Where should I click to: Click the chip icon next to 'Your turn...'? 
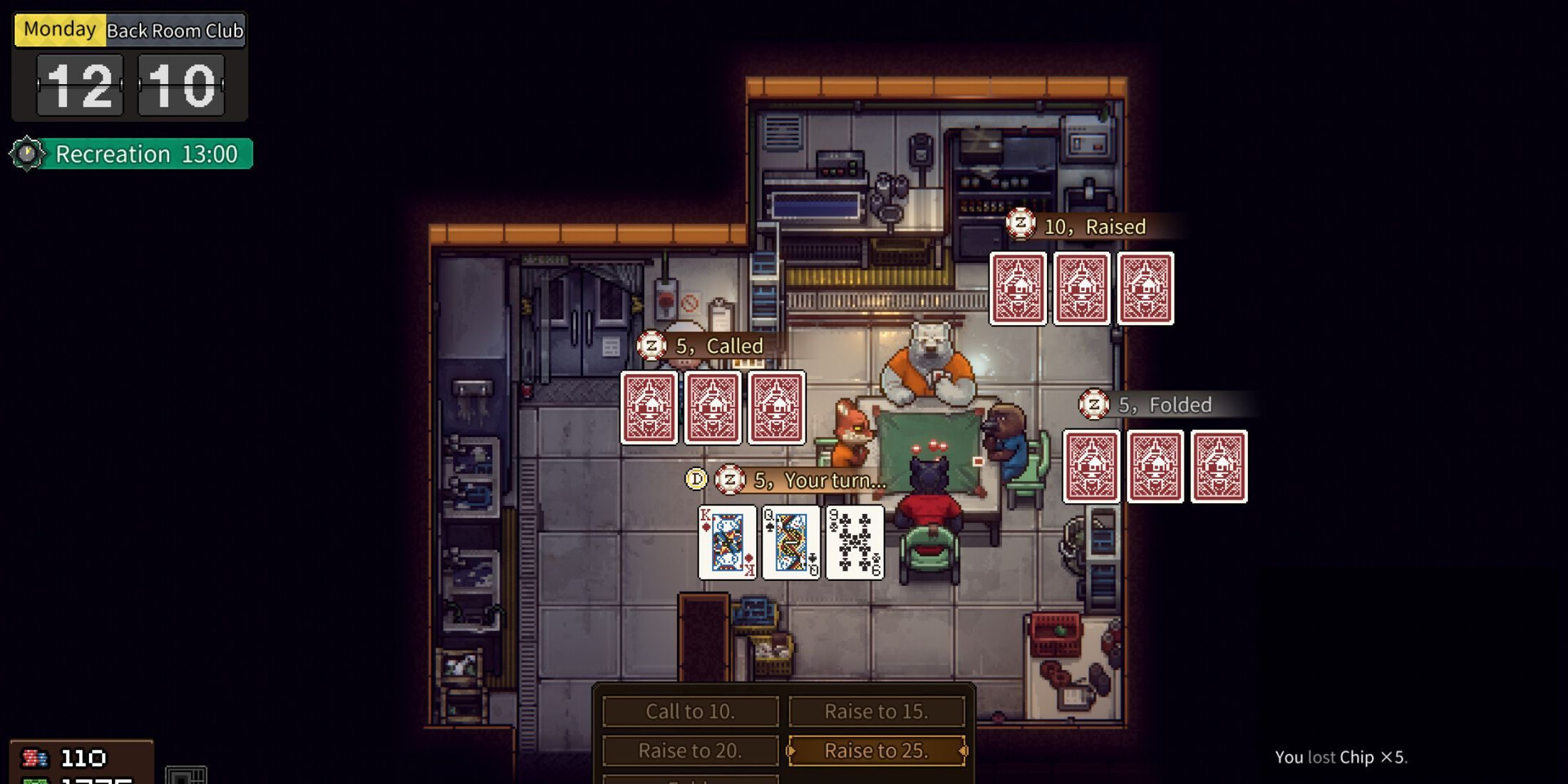tap(729, 480)
